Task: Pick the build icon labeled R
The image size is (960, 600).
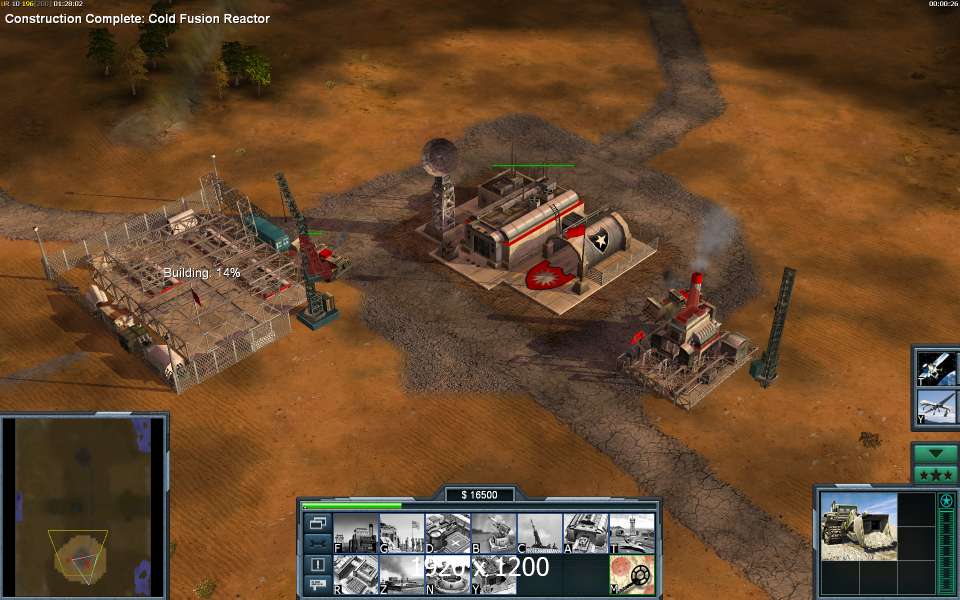Action: click(x=354, y=575)
